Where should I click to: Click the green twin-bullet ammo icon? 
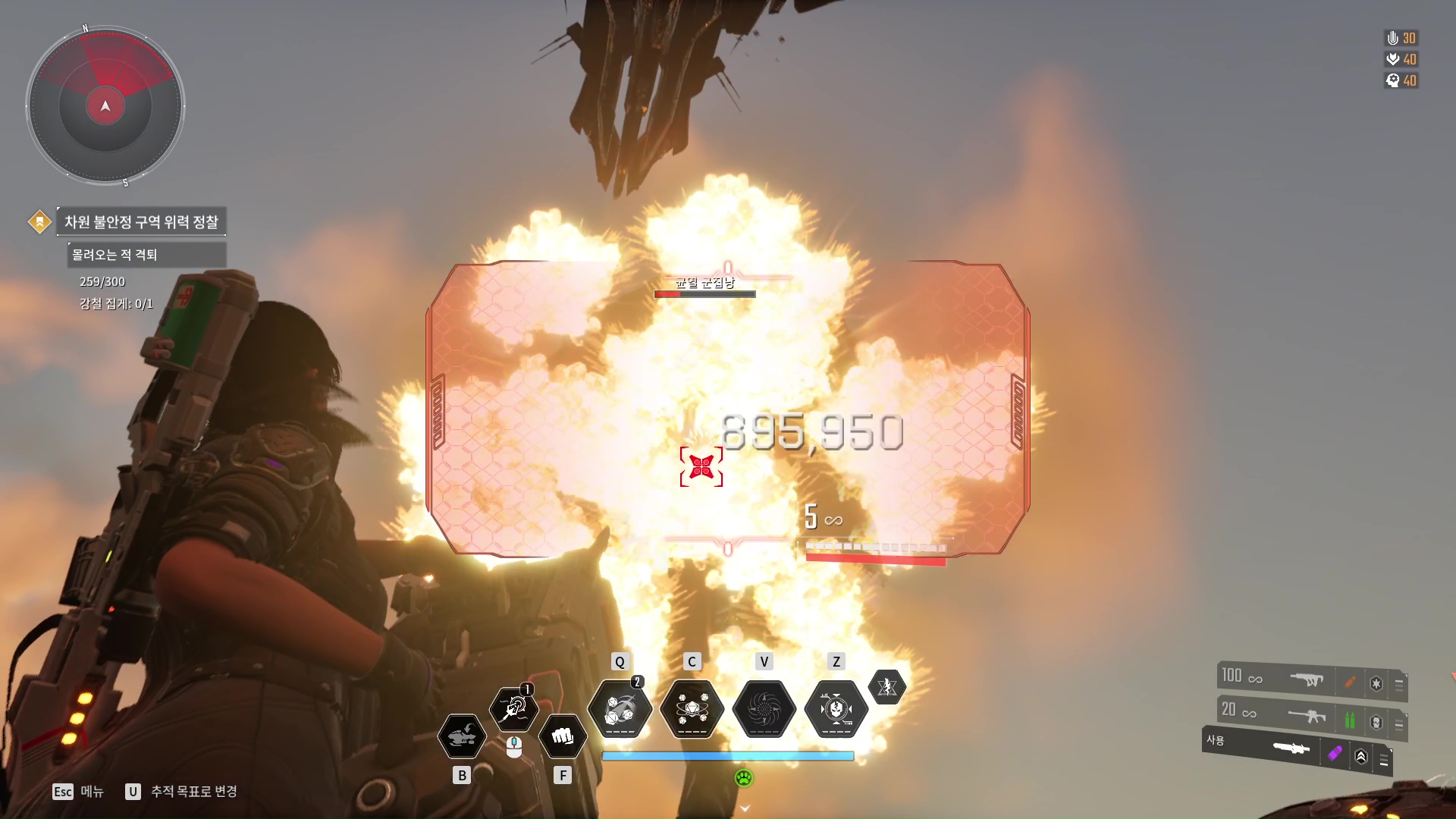(1350, 720)
